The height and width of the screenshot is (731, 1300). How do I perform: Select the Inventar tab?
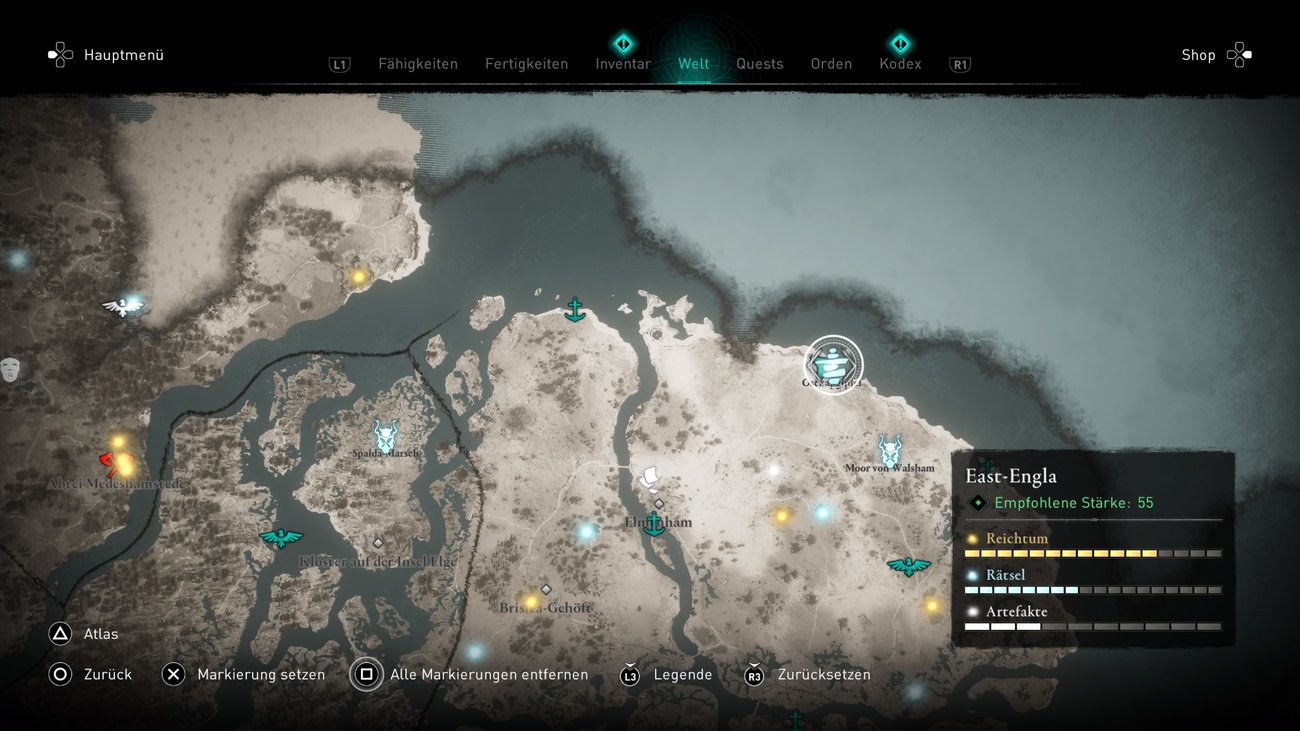point(623,64)
